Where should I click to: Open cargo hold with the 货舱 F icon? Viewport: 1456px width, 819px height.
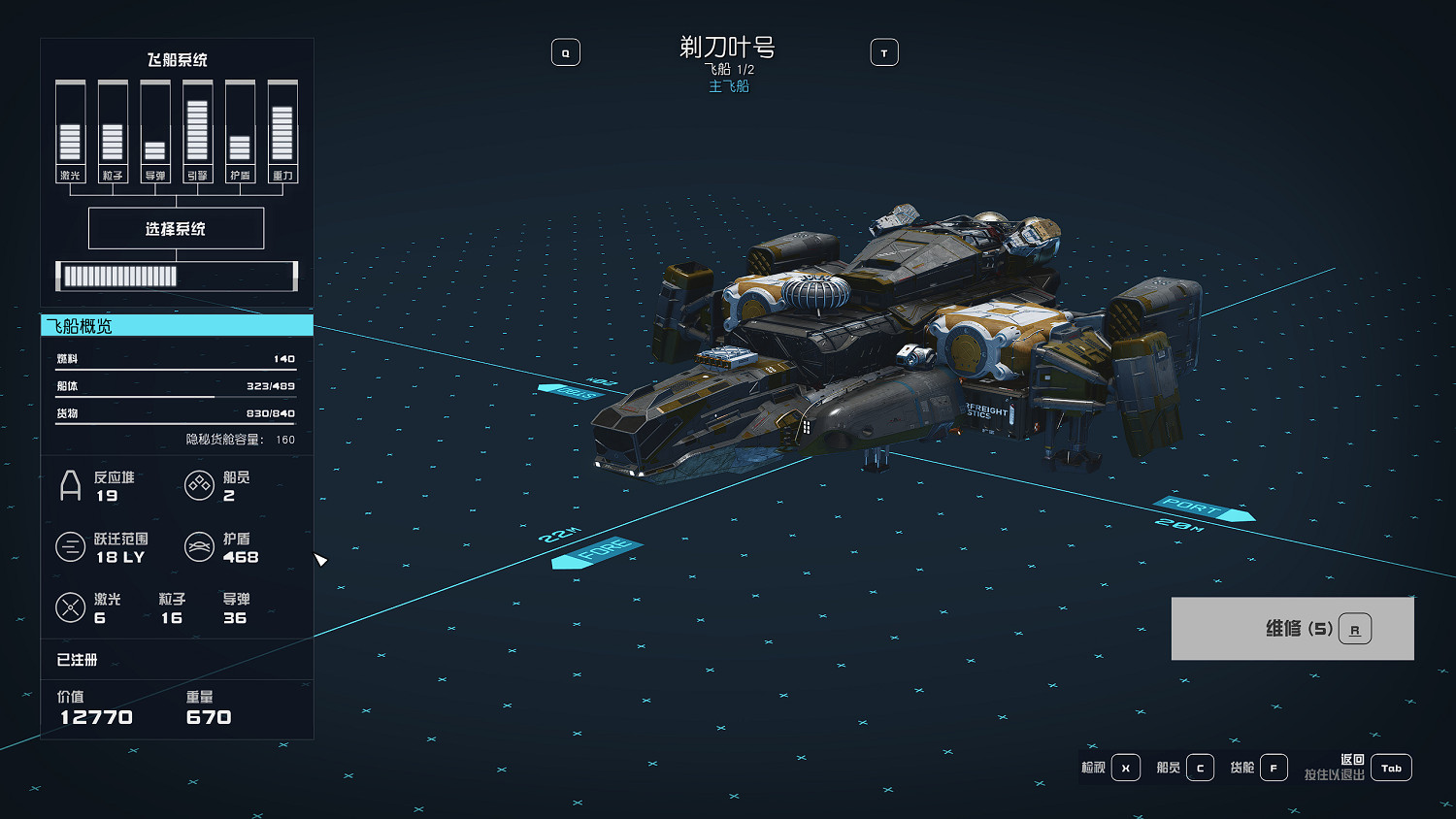1274,767
